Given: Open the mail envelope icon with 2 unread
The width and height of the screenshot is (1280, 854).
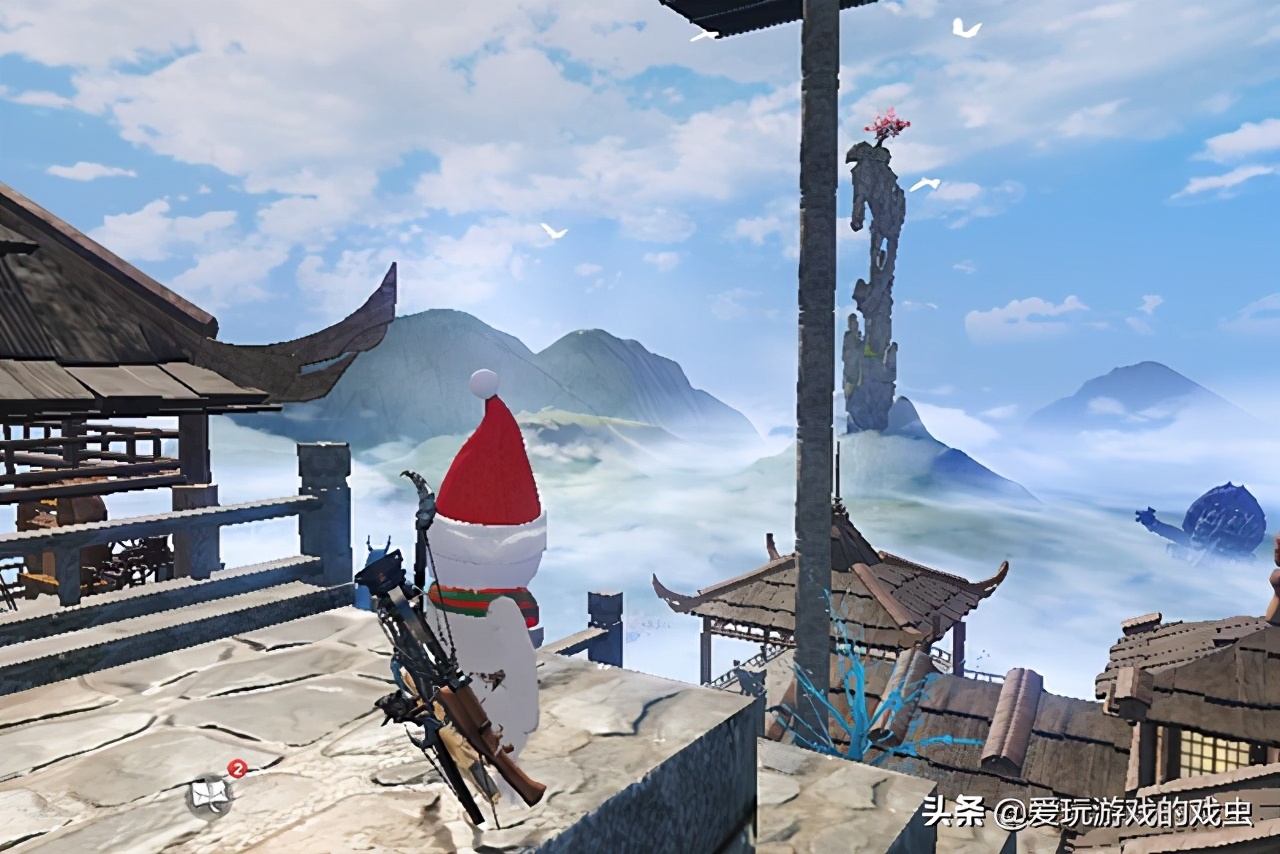Looking at the screenshot, I should [212, 795].
